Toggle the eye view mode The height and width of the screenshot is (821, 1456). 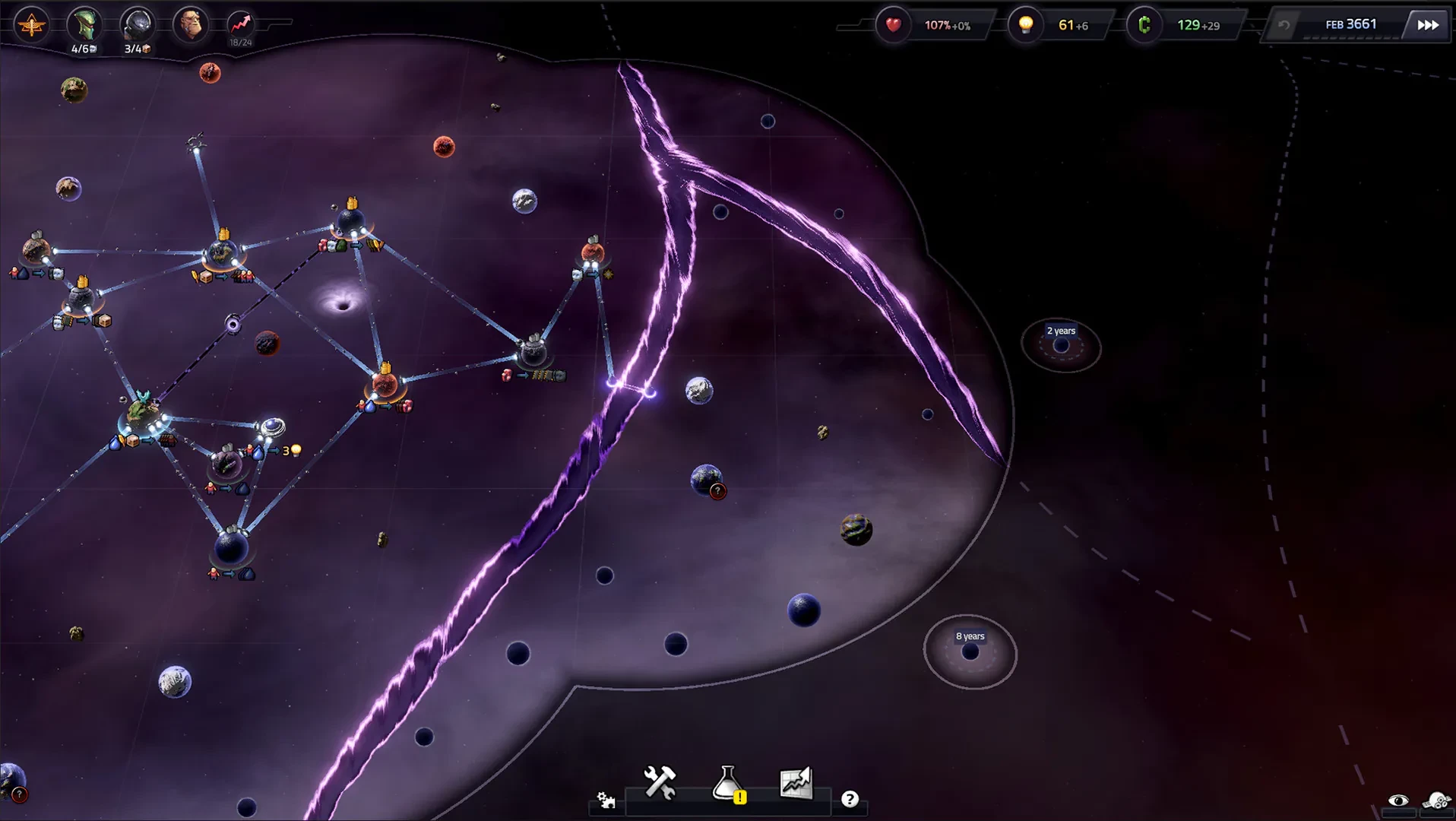[1398, 800]
